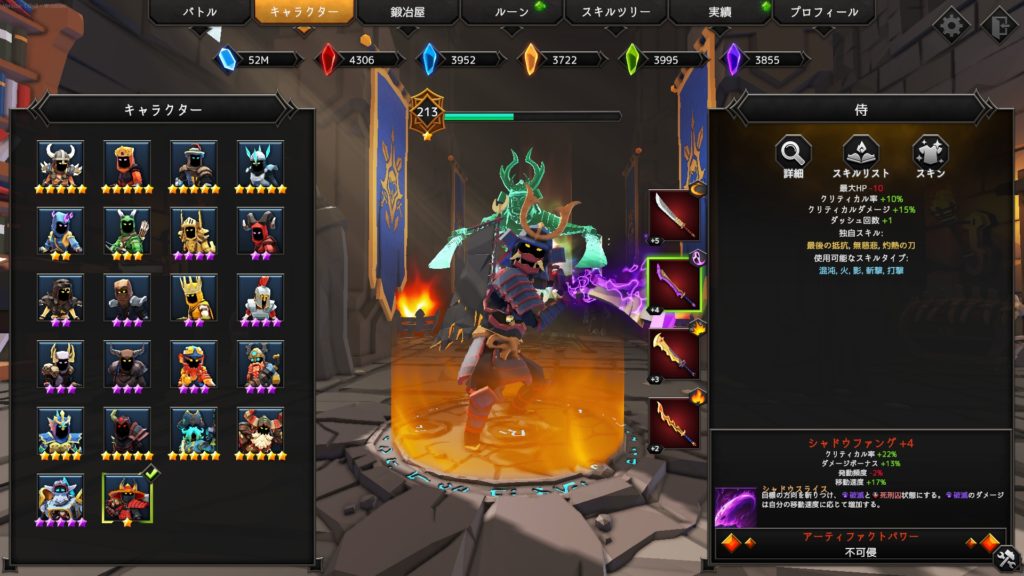Switch to the バトル tab
This screenshot has width=1024, height=576.
198,13
